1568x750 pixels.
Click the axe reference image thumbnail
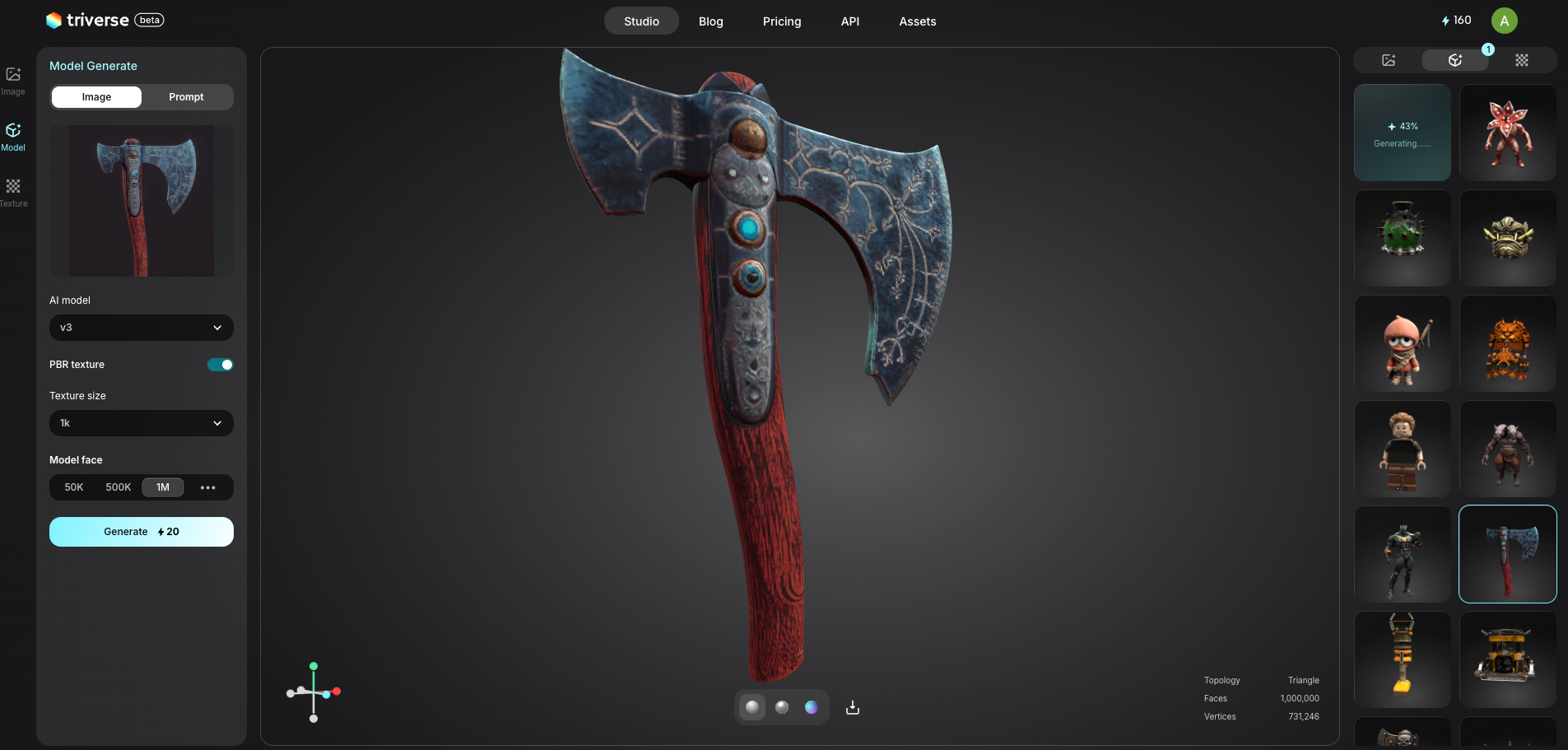point(141,201)
